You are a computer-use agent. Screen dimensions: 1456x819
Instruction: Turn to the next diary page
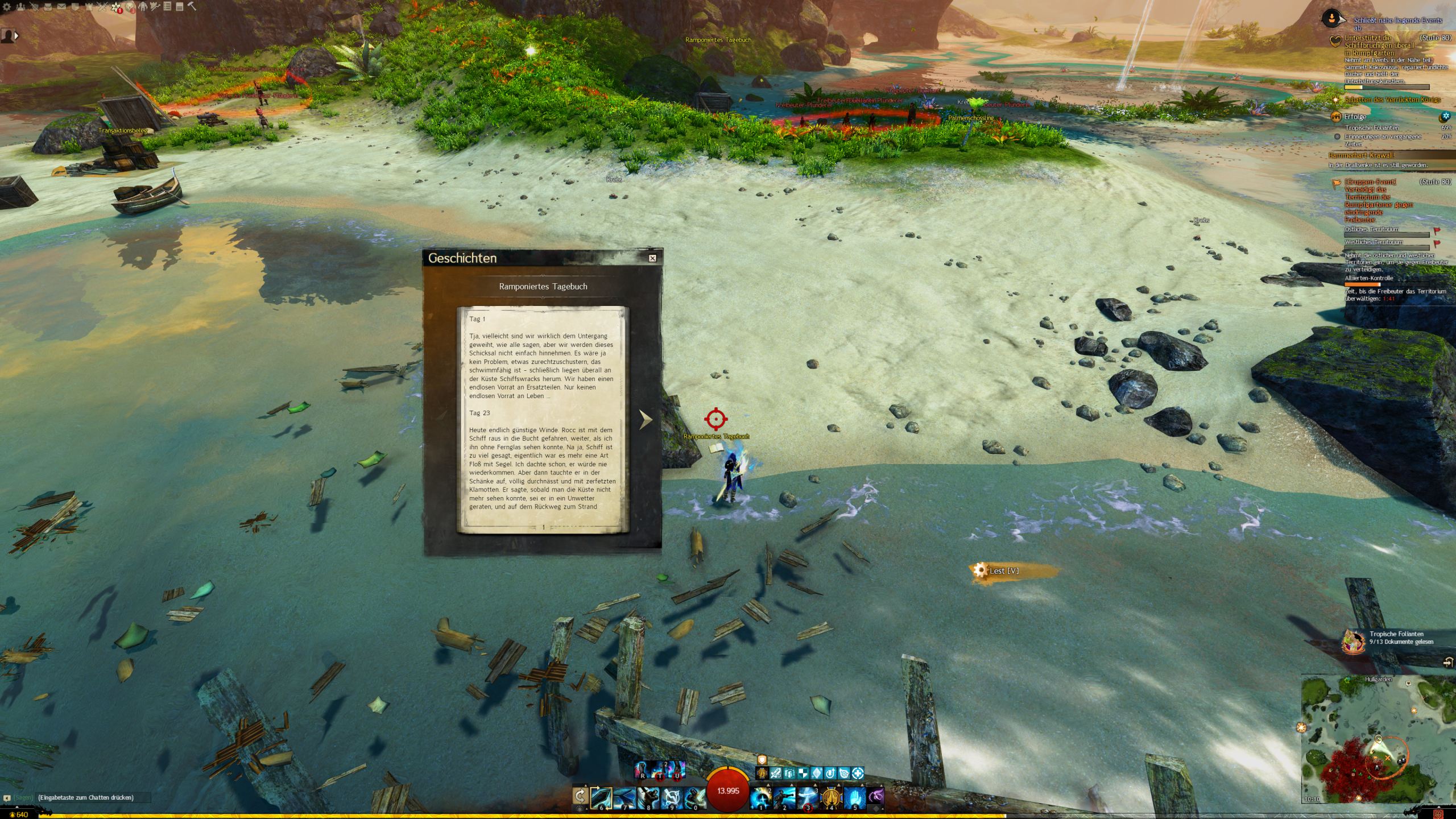tap(645, 420)
